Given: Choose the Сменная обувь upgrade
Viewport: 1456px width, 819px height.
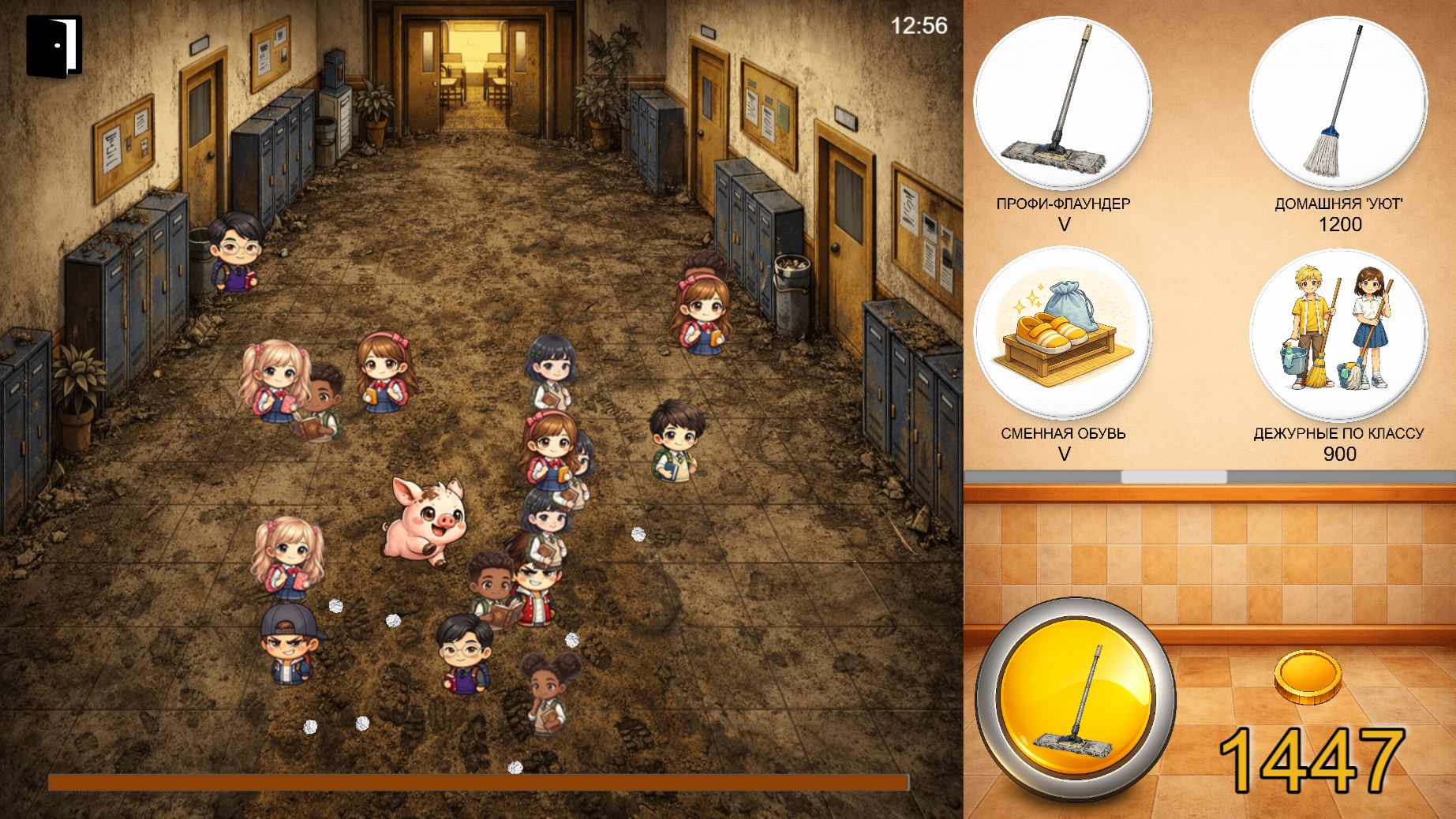Looking at the screenshot, I should 1062,333.
